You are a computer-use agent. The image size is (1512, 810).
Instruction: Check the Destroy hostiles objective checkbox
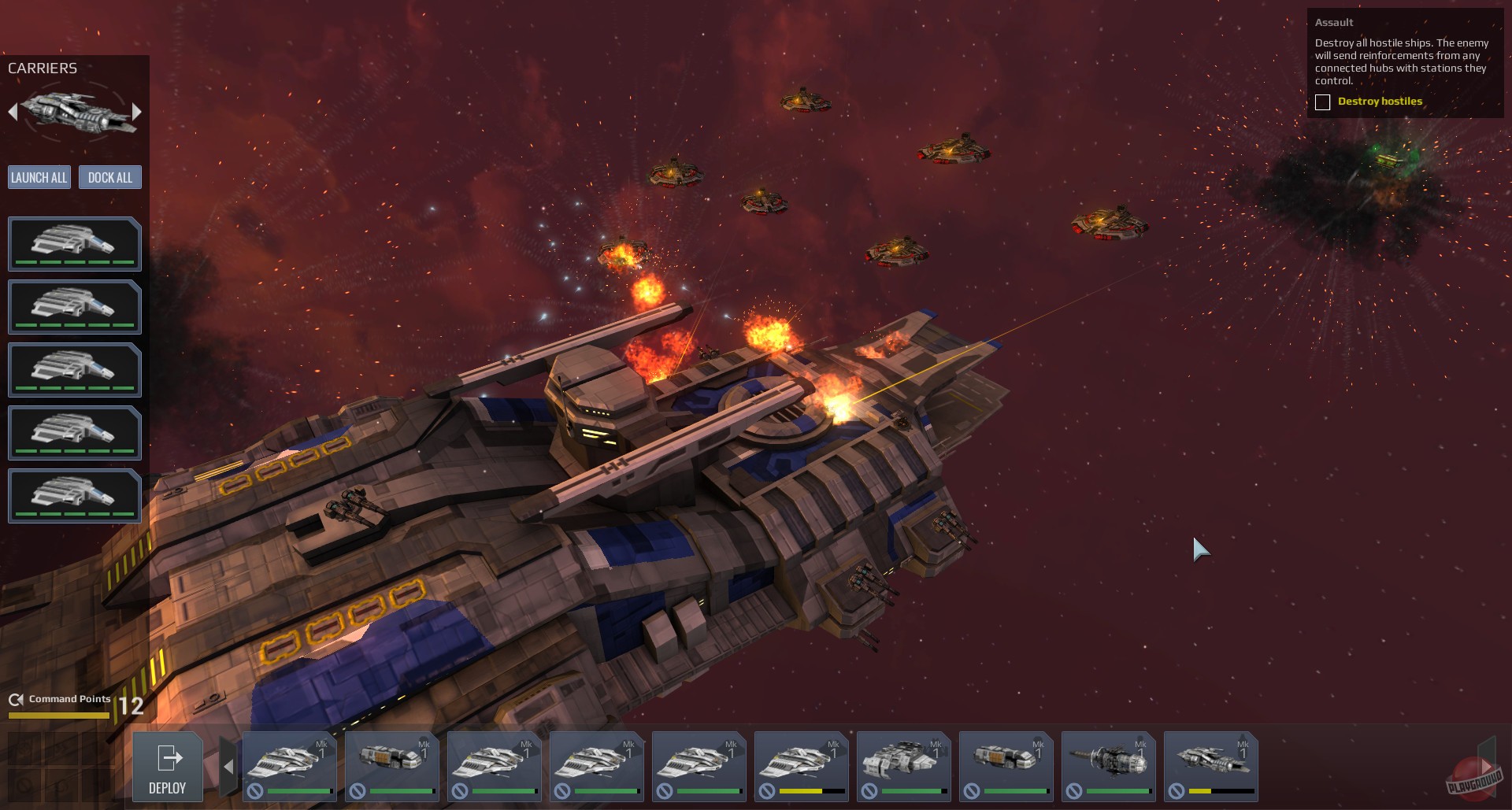1322,102
